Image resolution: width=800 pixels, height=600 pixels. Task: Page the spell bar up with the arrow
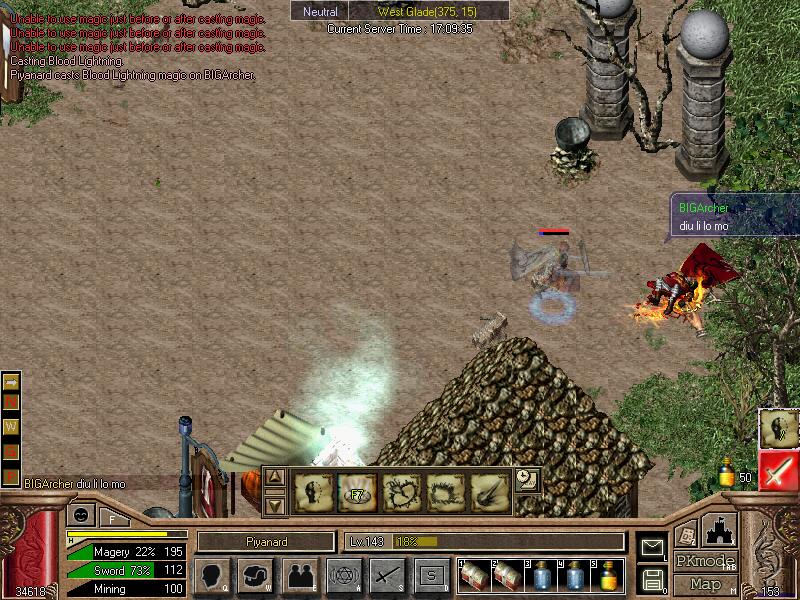(276, 478)
